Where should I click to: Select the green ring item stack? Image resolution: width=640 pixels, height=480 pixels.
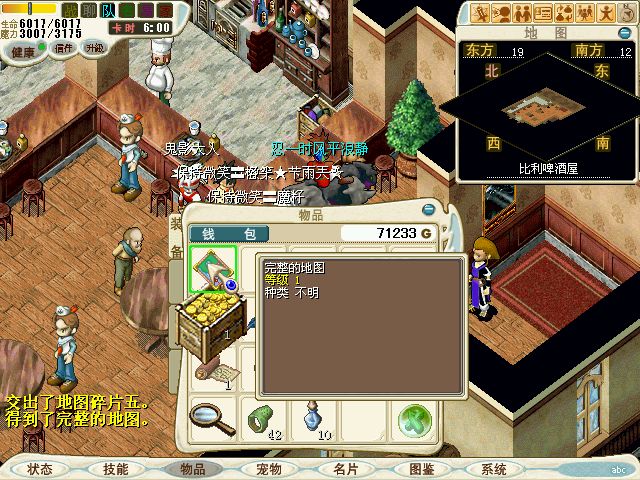[262, 417]
